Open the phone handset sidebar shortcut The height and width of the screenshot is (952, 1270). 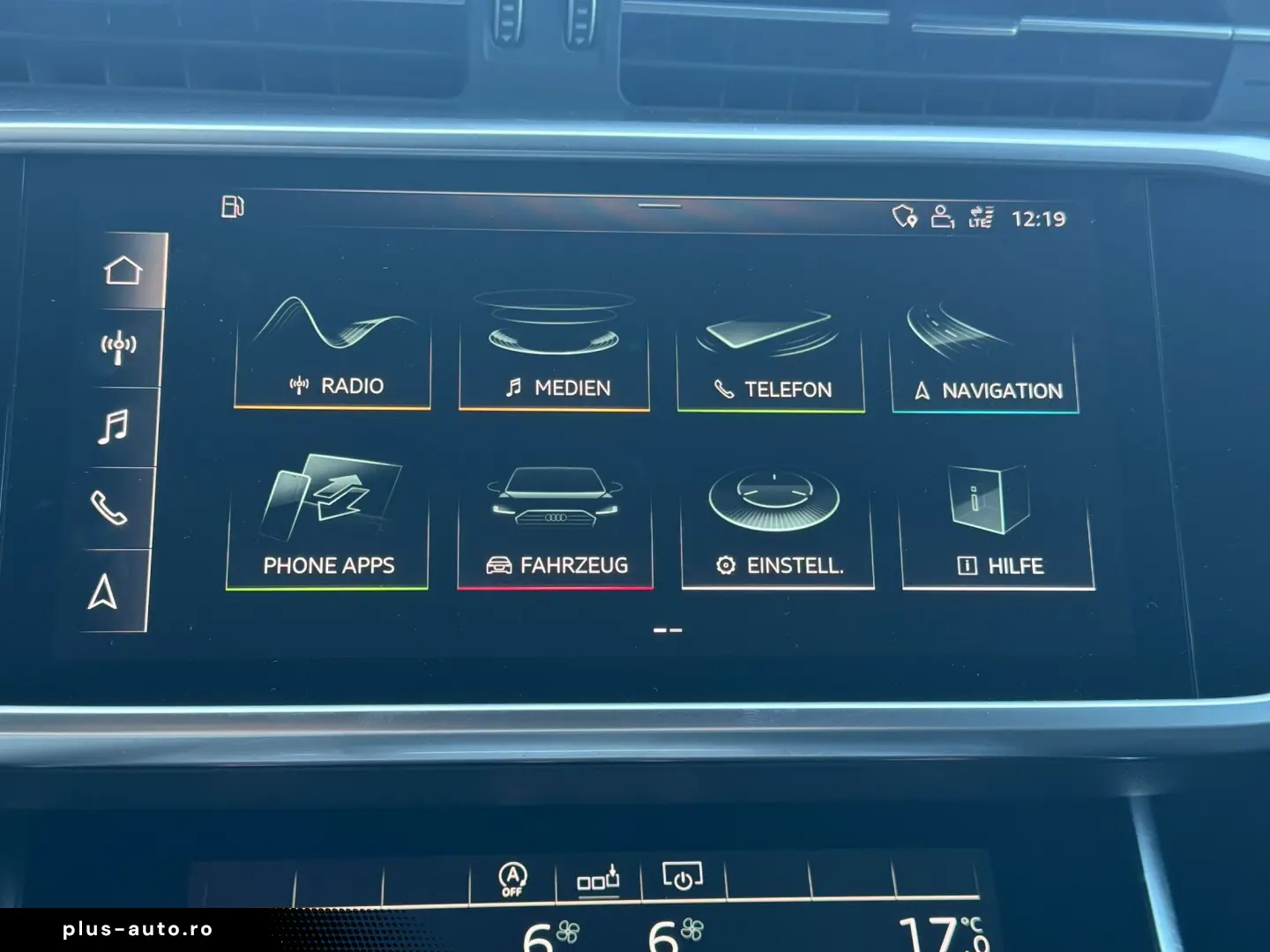click(x=108, y=508)
